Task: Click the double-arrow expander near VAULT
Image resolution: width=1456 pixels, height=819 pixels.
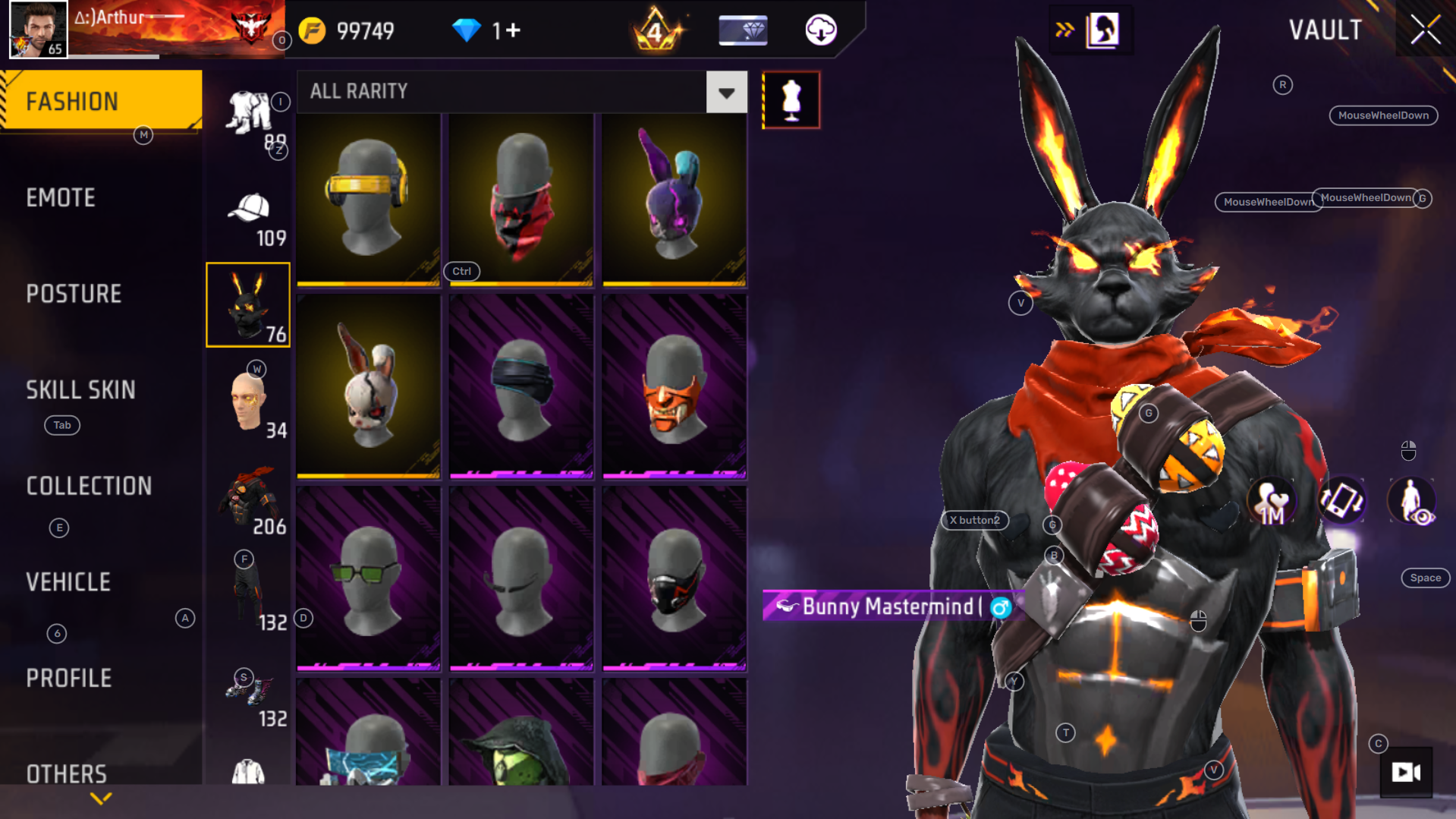Action: [1065, 29]
